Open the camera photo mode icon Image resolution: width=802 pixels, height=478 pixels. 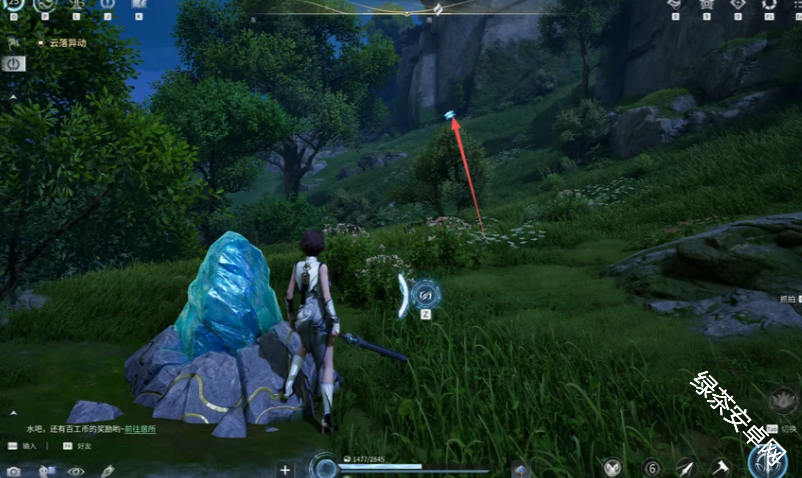(13, 470)
